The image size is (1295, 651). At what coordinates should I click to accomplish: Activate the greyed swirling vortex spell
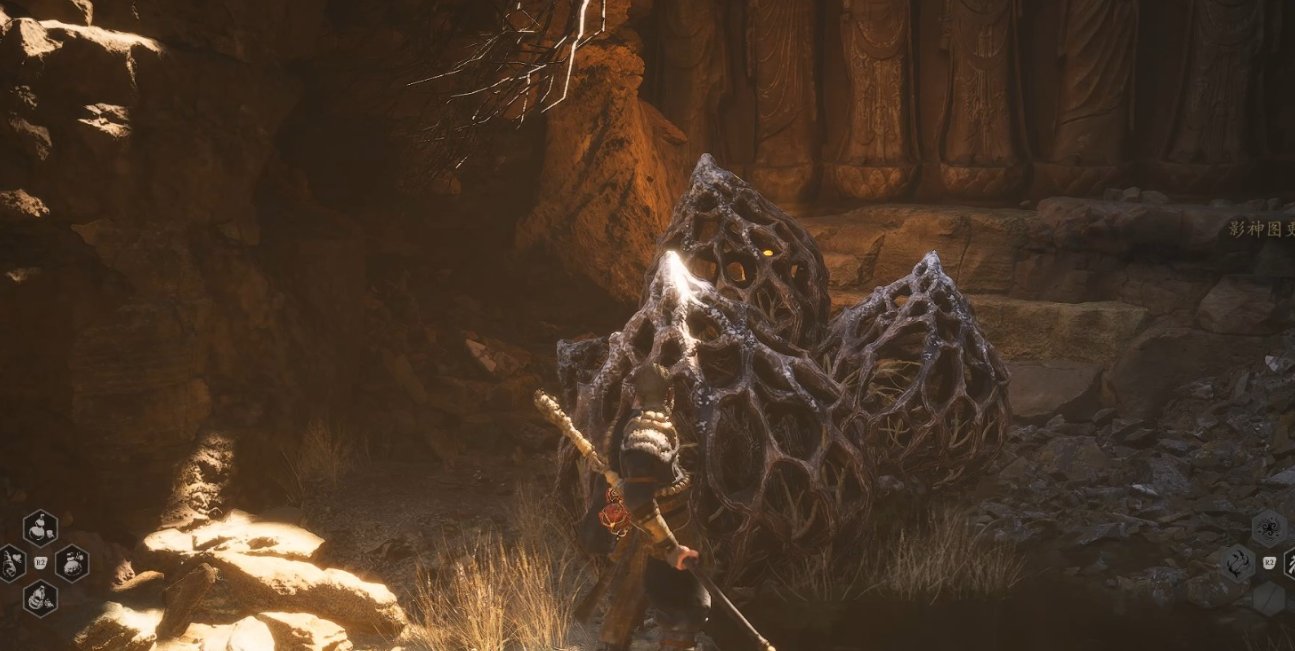tap(1268, 527)
